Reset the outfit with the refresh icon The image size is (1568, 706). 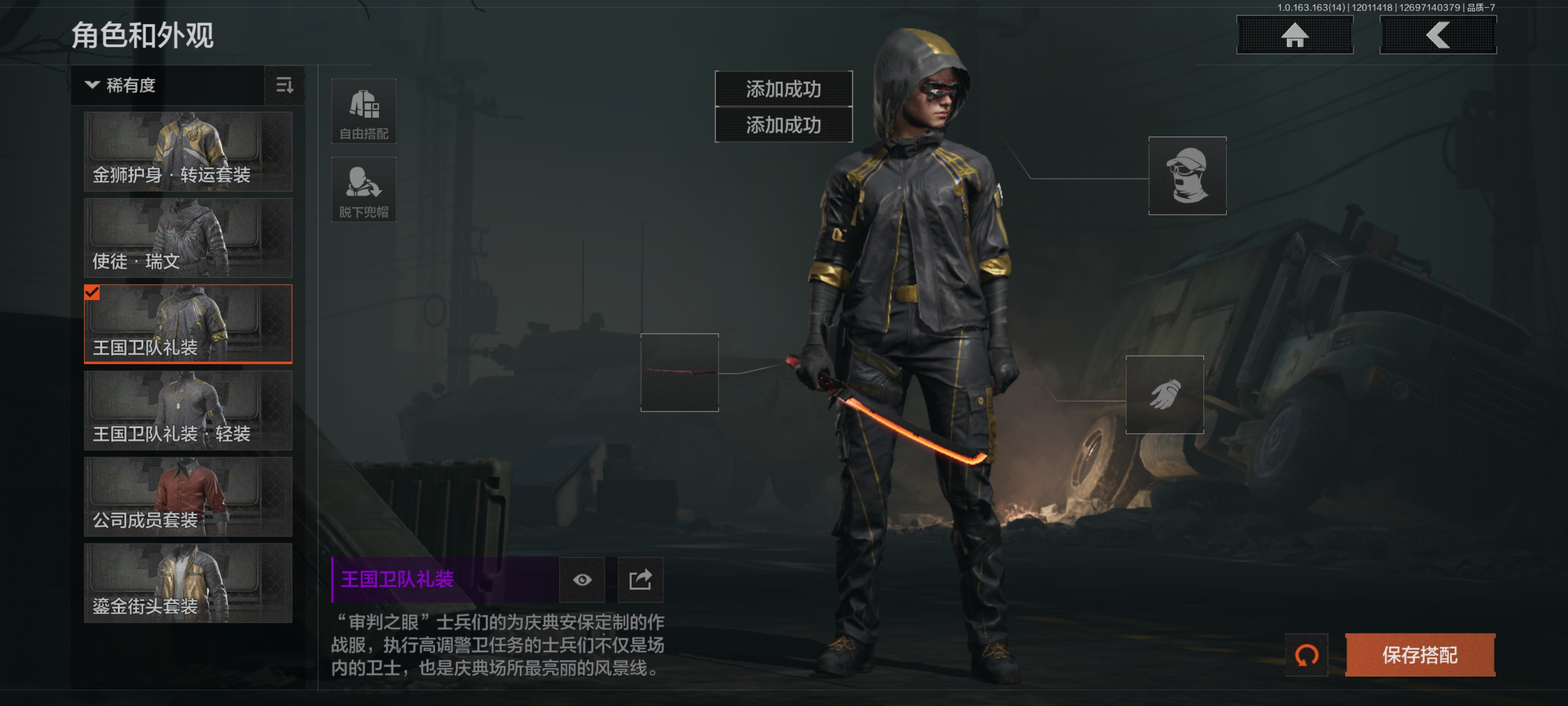tap(1306, 655)
